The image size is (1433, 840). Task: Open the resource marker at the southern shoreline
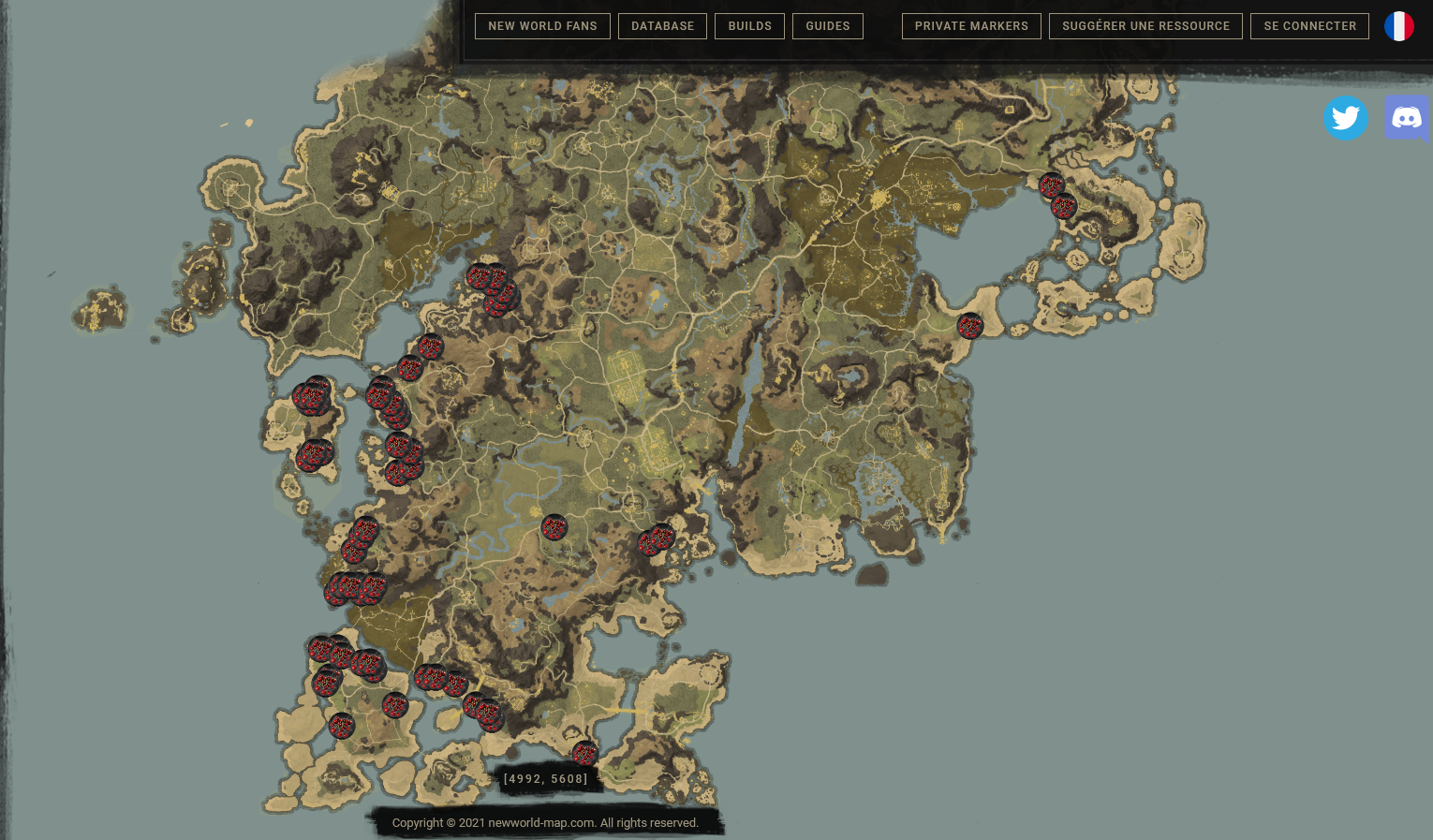(585, 753)
